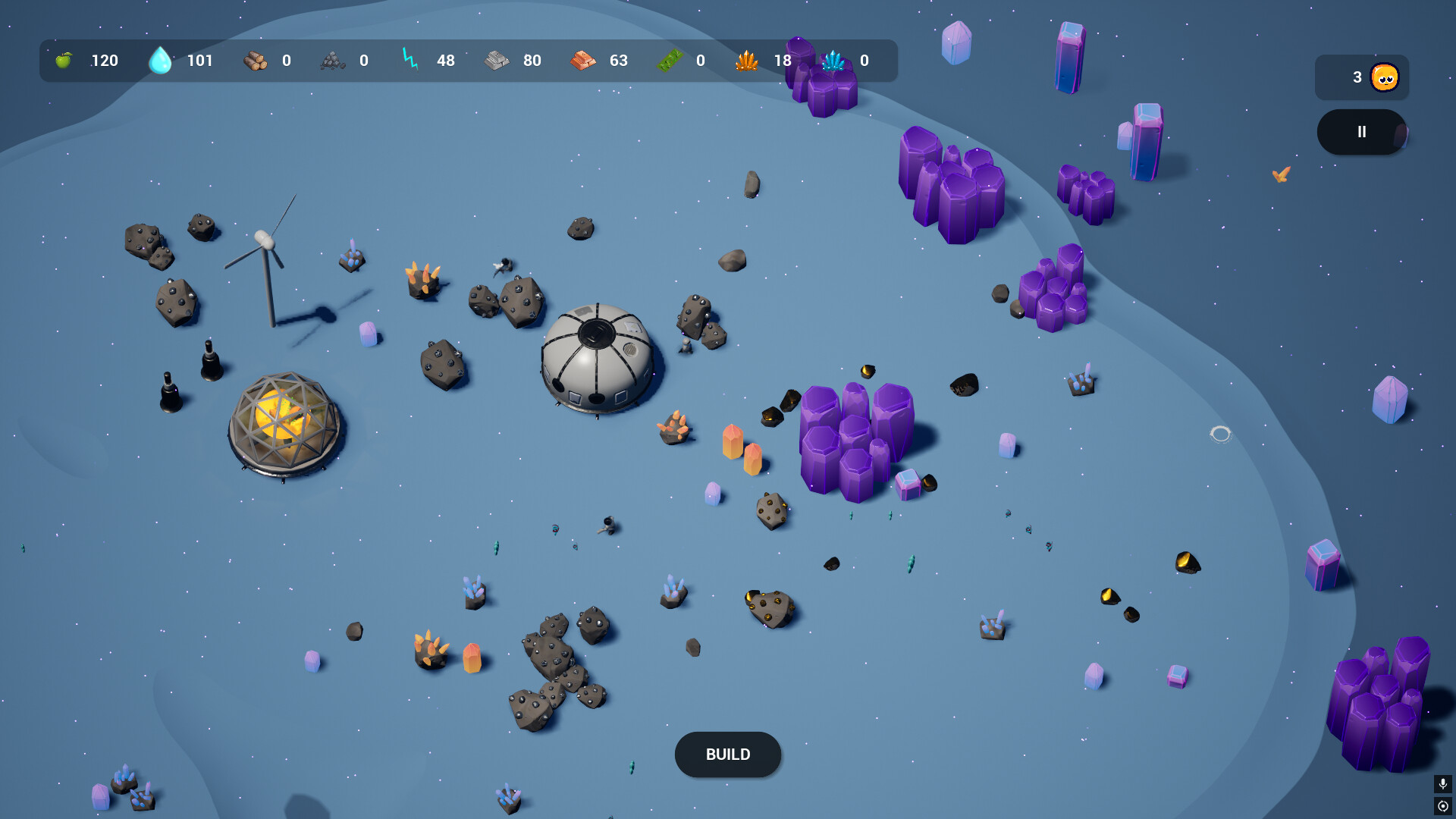Pause the game
The width and height of the screenshot is (1456, 819).
[1361, 132]
